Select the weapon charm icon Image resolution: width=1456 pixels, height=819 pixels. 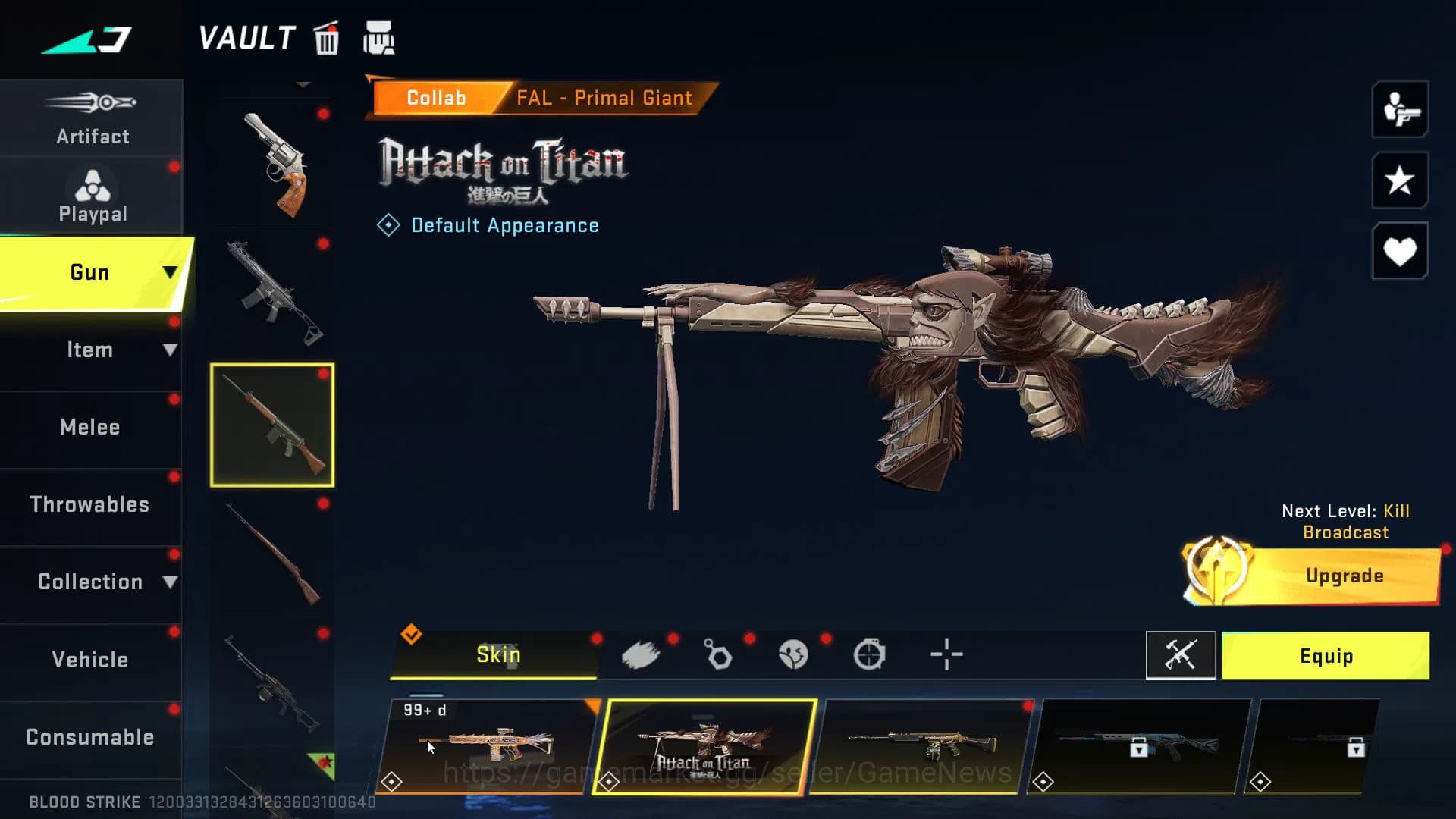pyautogui.click(x=718, y=654)
